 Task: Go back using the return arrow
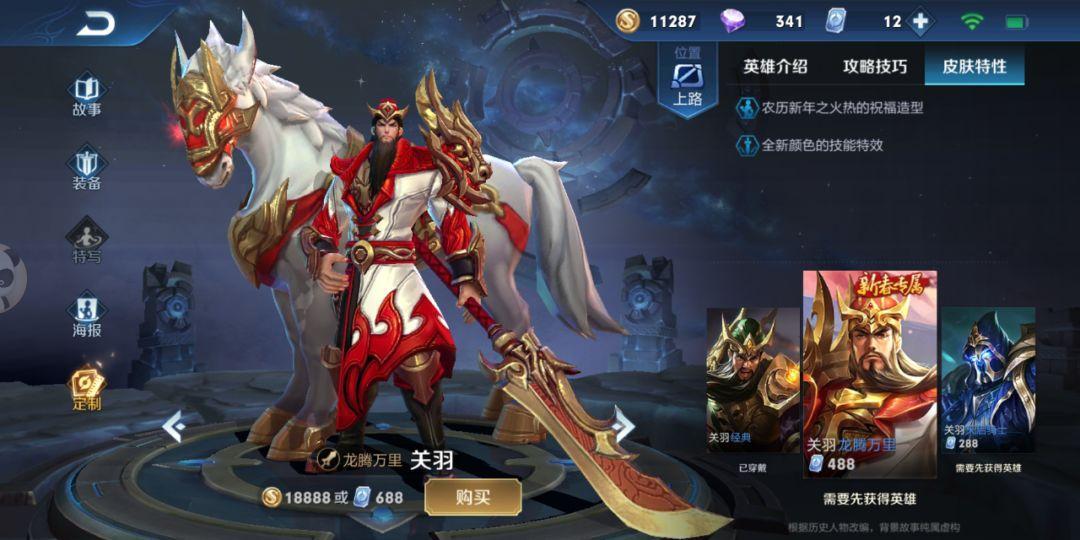click(95, 25)
